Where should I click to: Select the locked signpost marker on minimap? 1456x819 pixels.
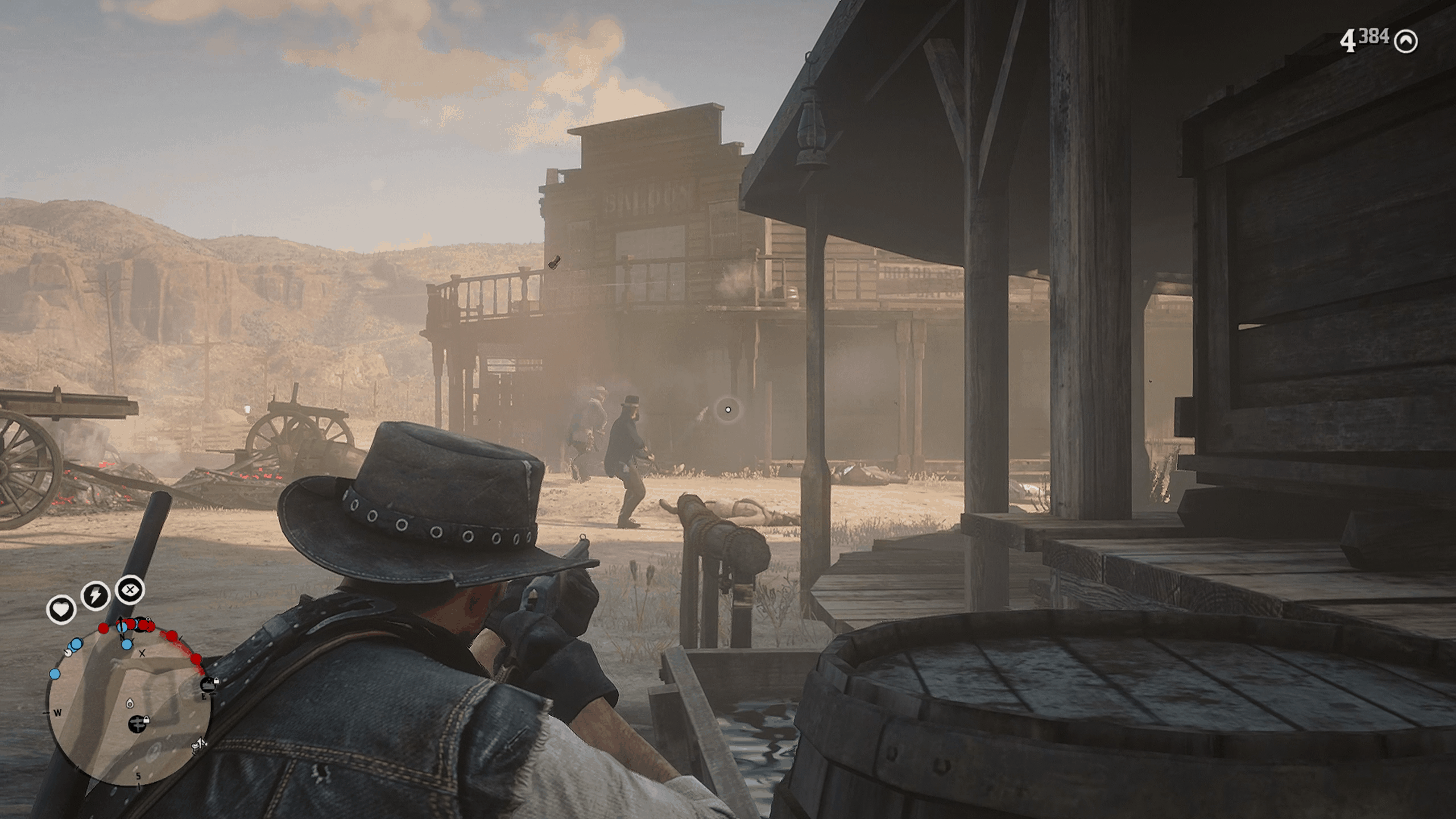point(137,723)
